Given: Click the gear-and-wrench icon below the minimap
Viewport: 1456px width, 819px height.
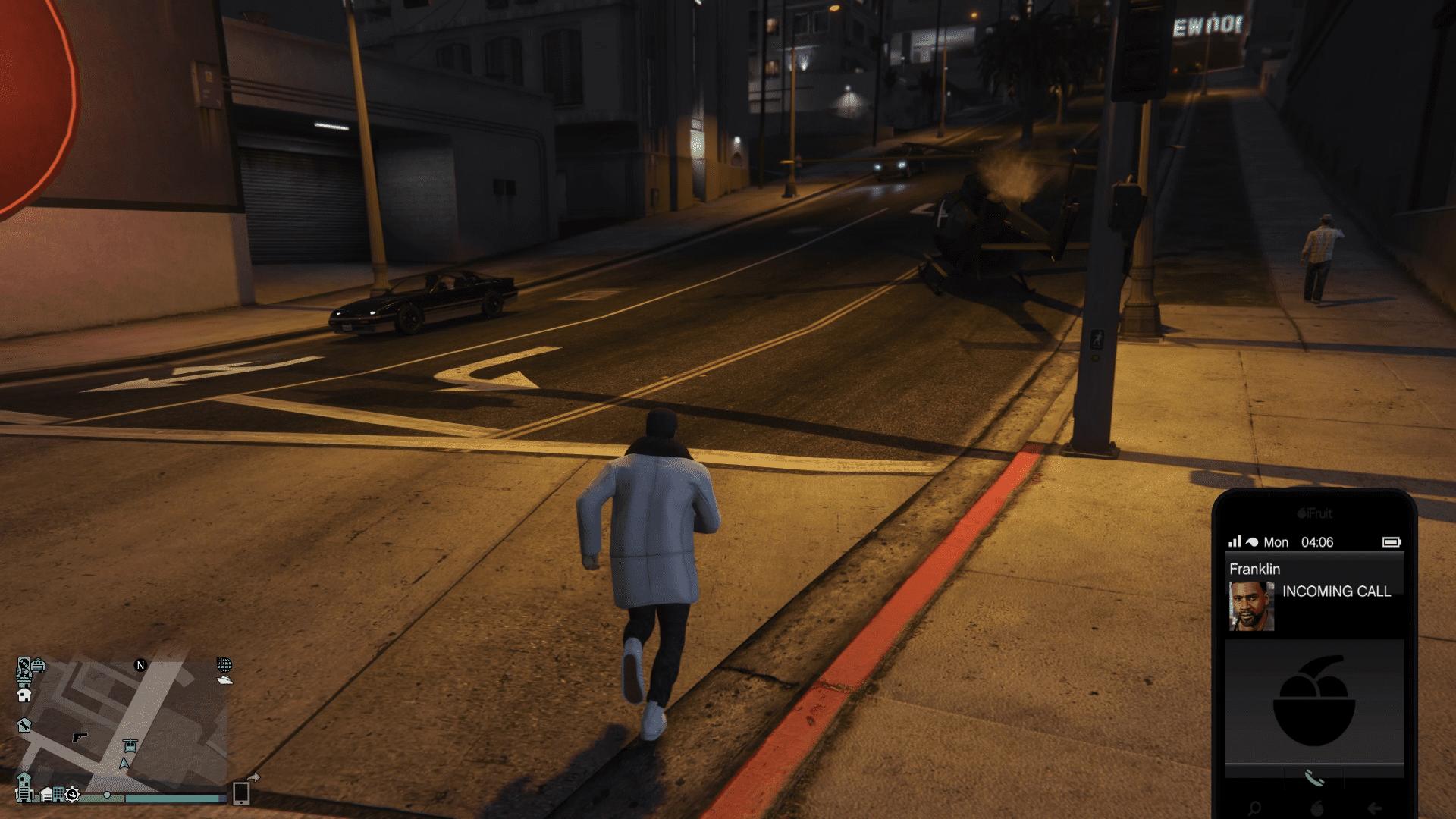Looking at the screenshot, I should pos(72,795).
